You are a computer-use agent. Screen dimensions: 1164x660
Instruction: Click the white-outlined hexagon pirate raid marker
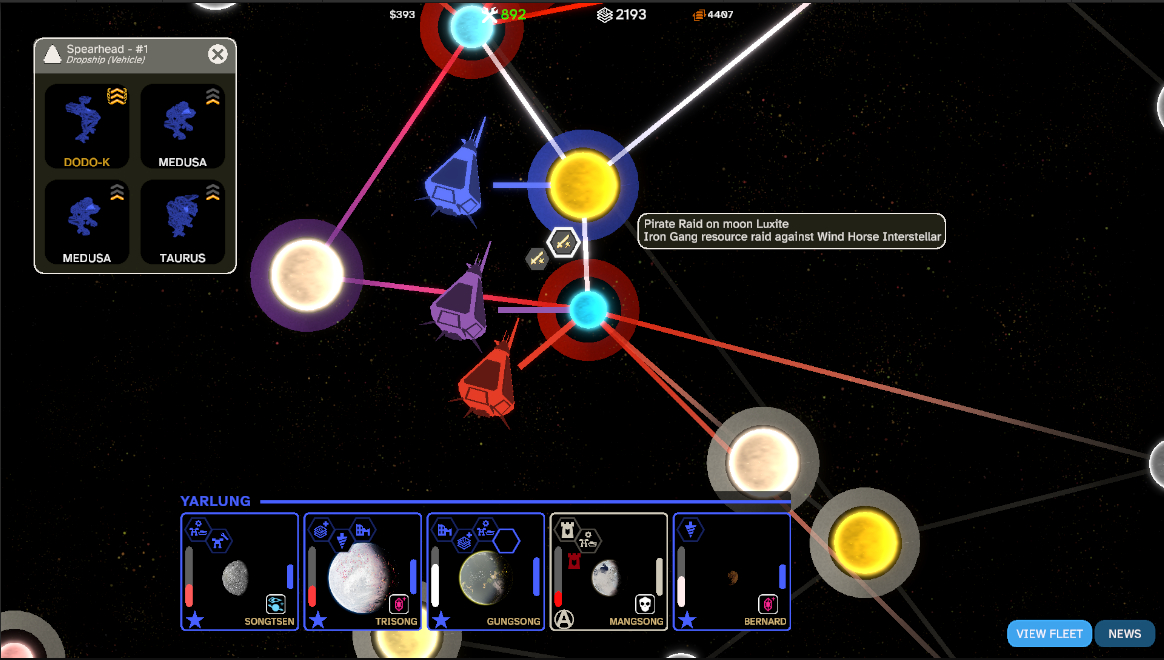[563, 242]
